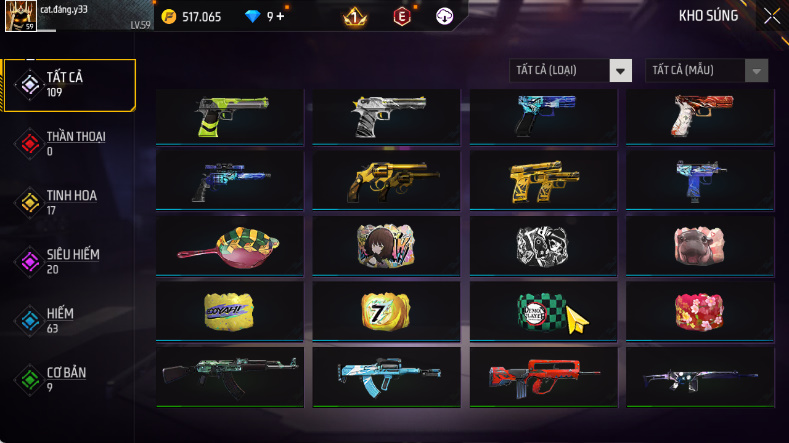View the Cơ Bản category
Viewport: 789px width, 443px height.
pyautogui.click(x=70, y=379)
